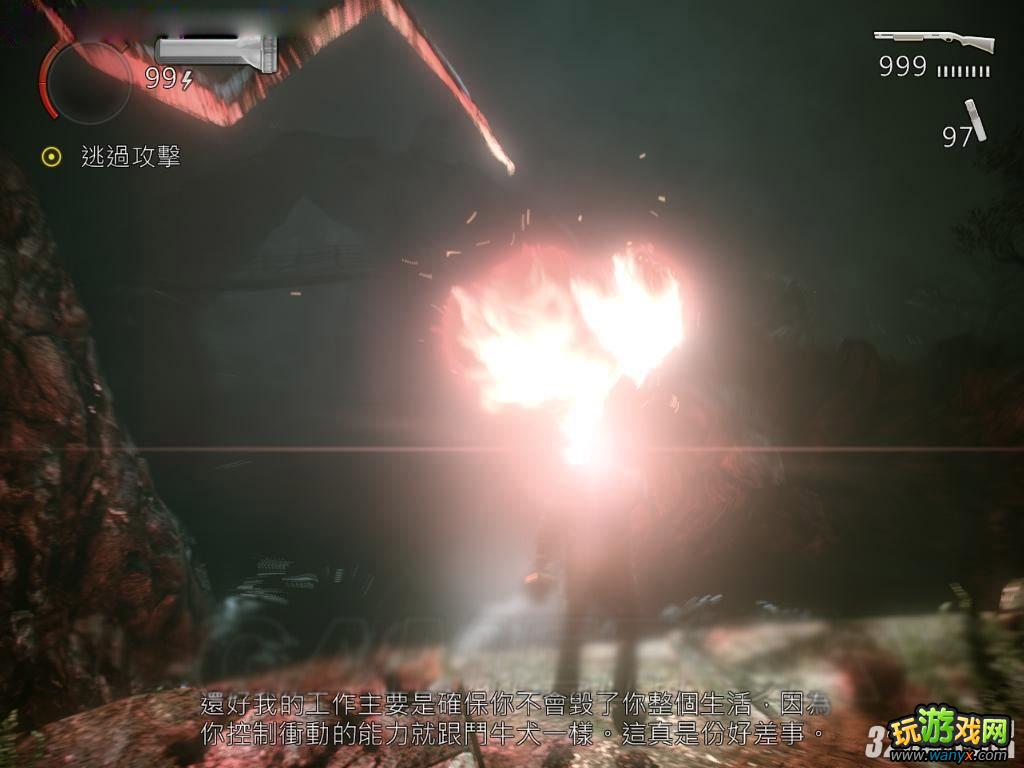Select the shotgun weapon icon

pyautogui.click(x=934, y=42)
